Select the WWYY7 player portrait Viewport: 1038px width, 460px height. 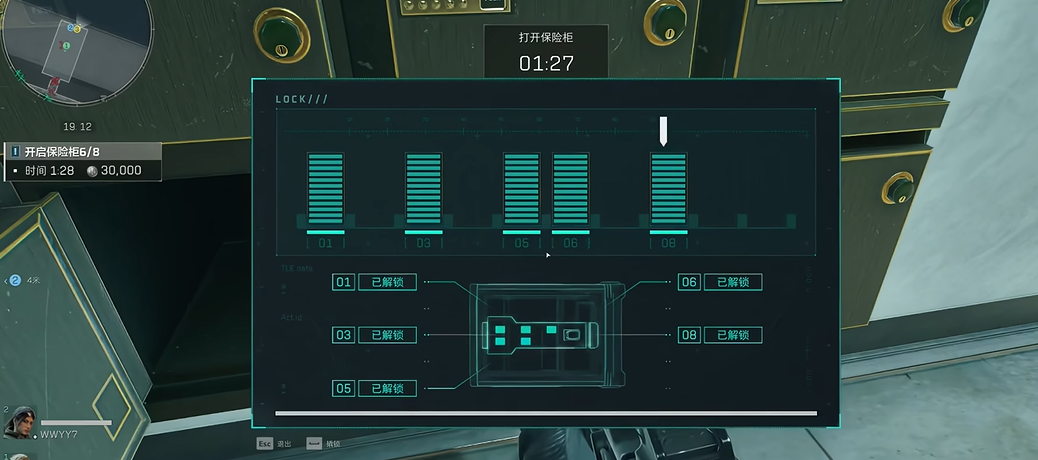coord(20,424)
